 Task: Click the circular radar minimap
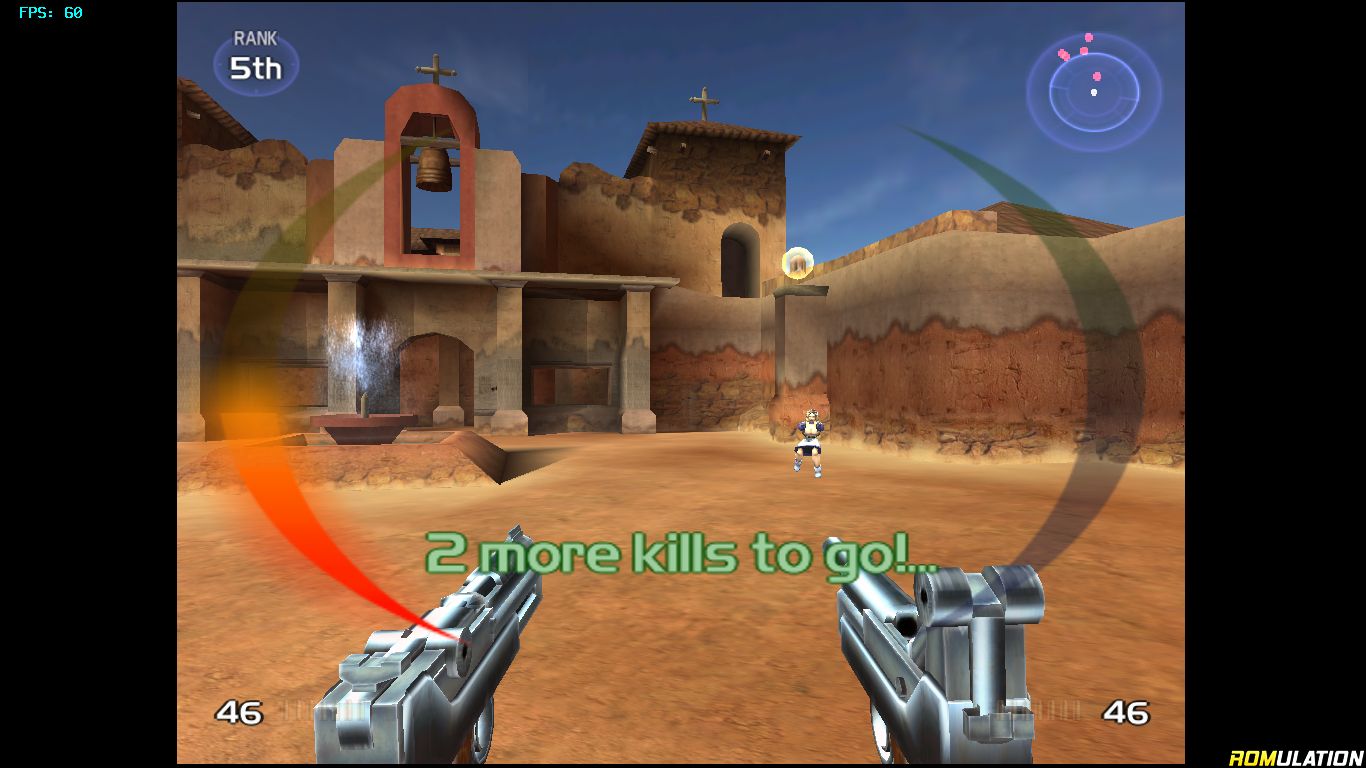1094,91
